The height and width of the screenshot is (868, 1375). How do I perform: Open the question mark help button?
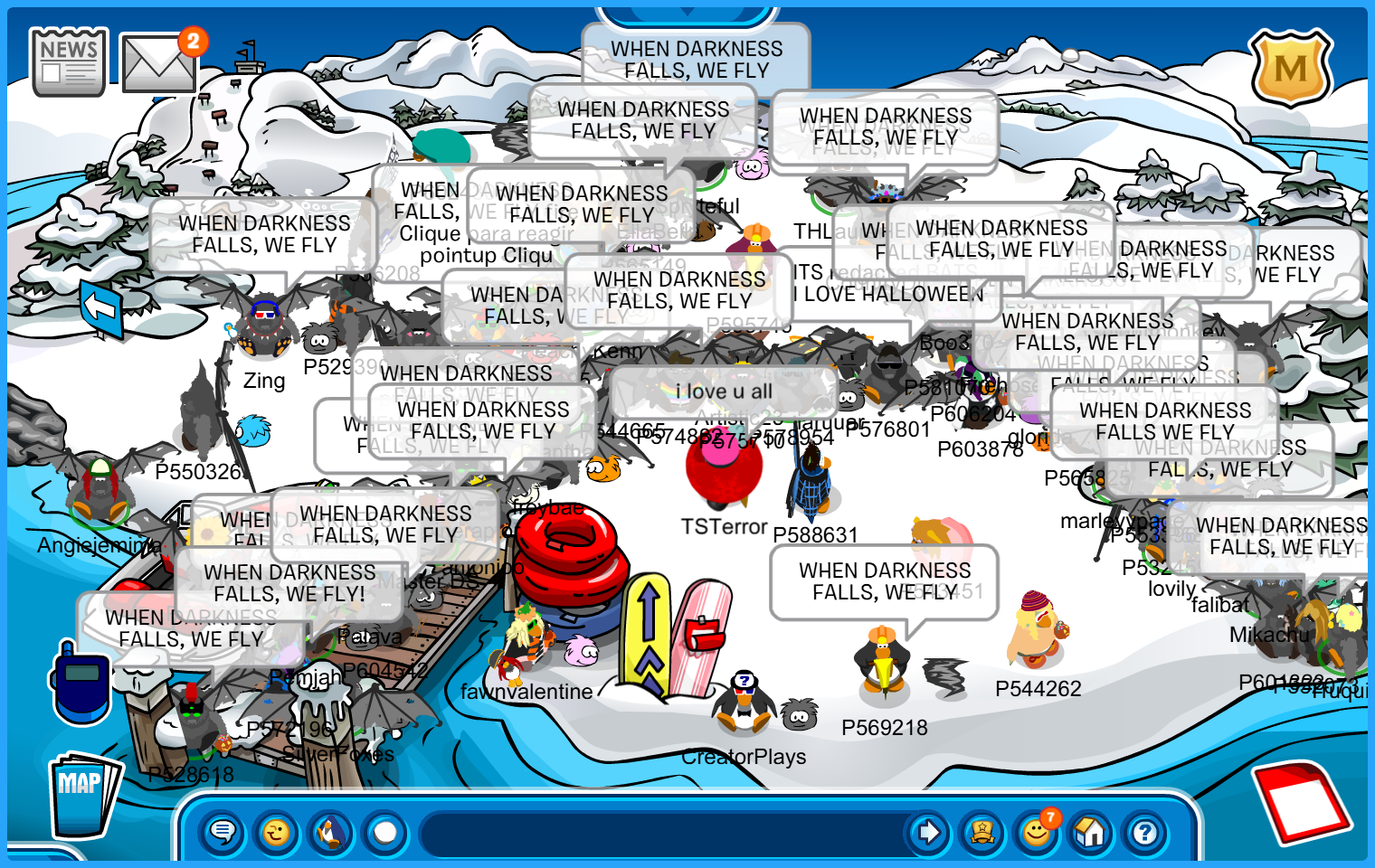(1145, 832)
